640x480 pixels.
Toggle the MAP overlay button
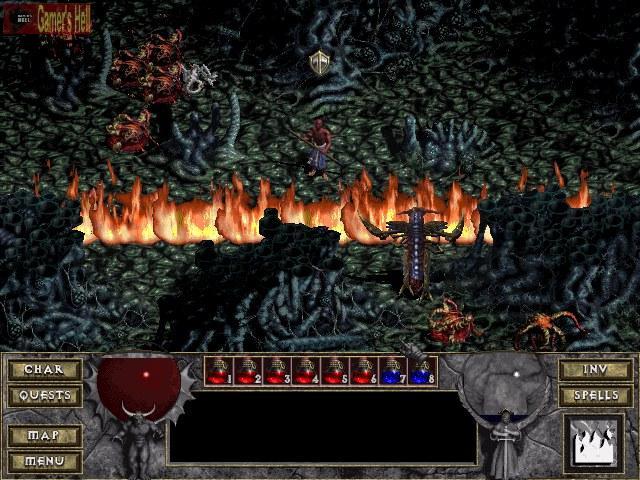pyautogui.click(x=45, y=437)
